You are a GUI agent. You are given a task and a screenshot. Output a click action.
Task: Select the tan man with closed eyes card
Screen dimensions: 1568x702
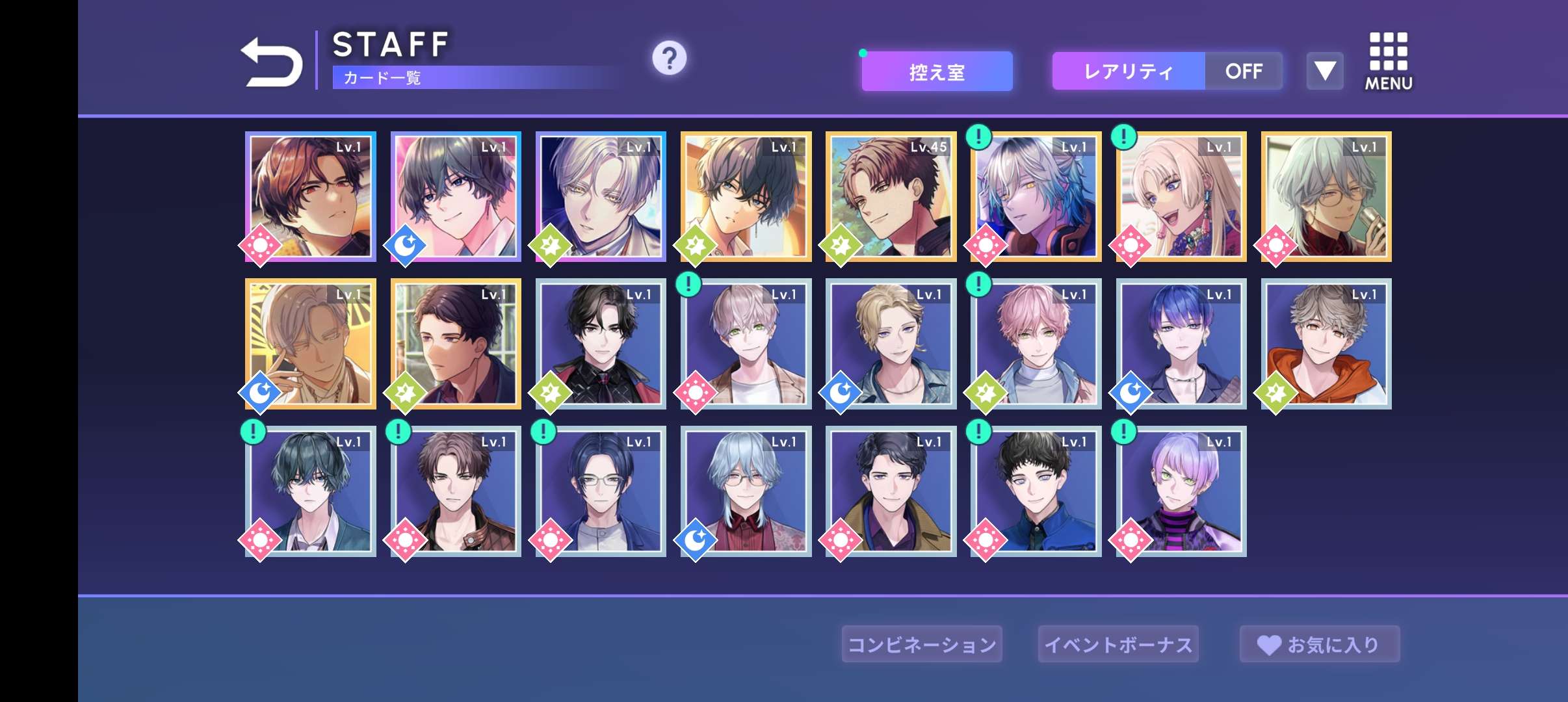click(x=311, y=344)
